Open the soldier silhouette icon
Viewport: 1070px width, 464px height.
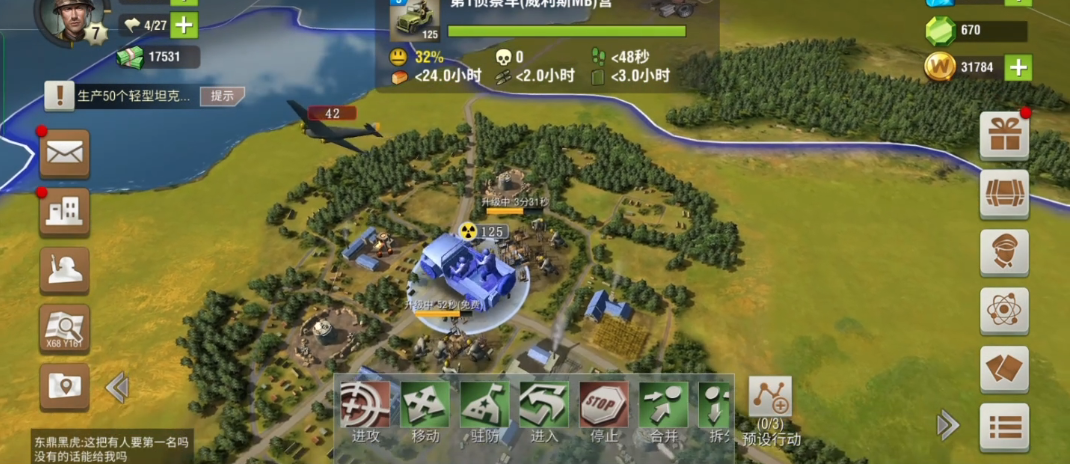click(x=64, y=270)
